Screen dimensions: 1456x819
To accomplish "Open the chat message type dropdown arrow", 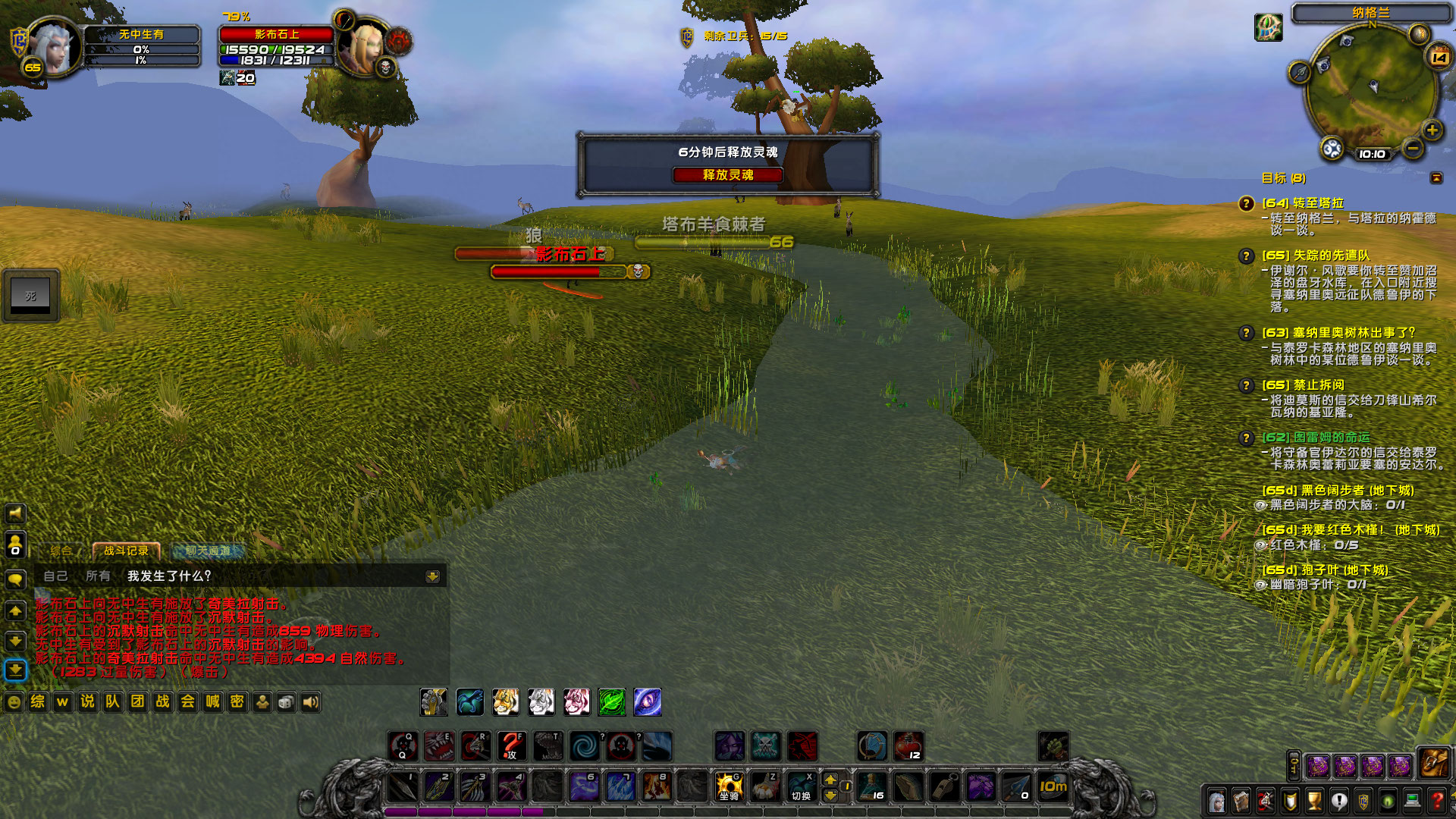I will (x=432, y=577).
